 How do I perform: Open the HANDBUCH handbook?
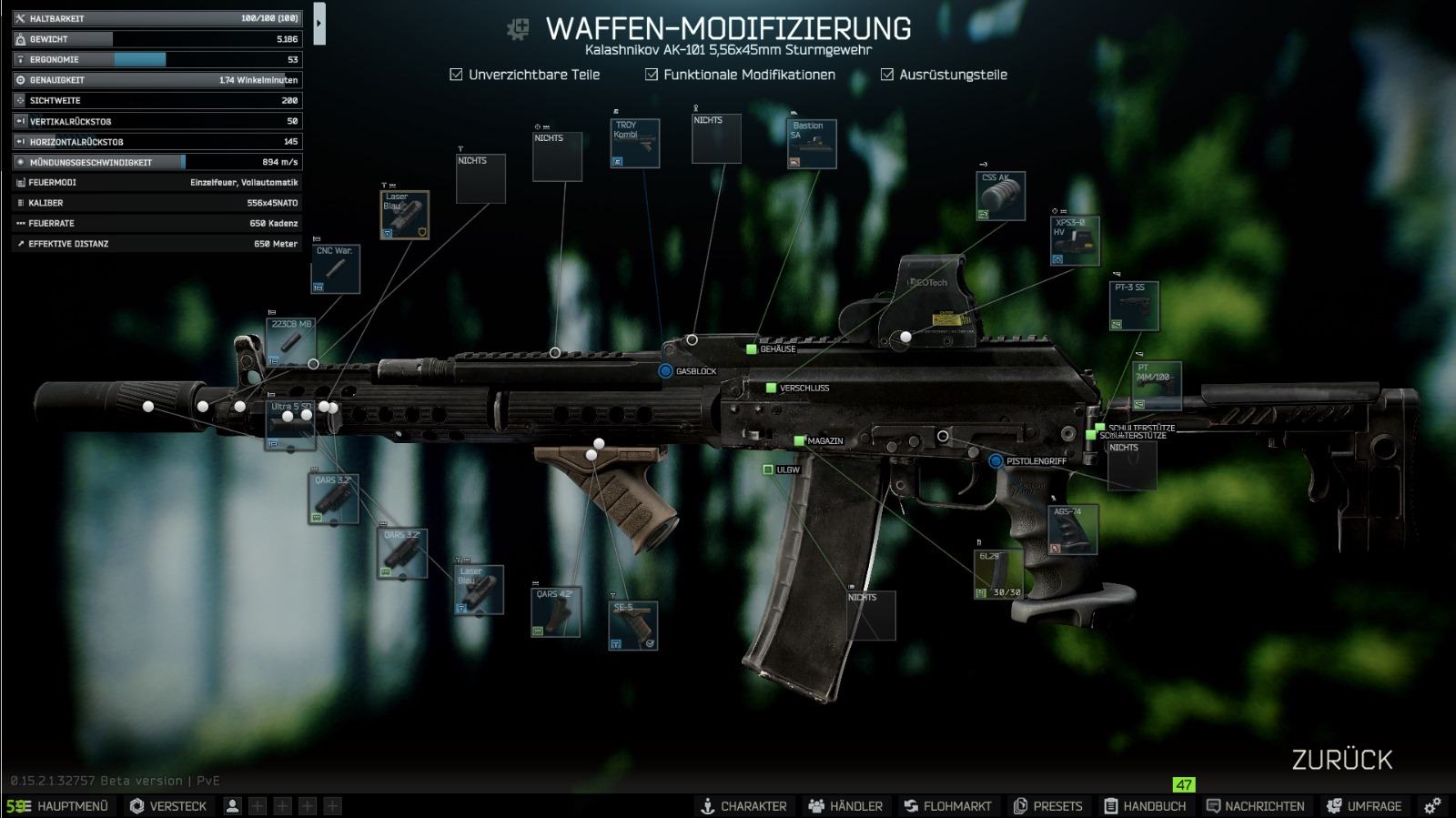click(x=1145, y=806)
